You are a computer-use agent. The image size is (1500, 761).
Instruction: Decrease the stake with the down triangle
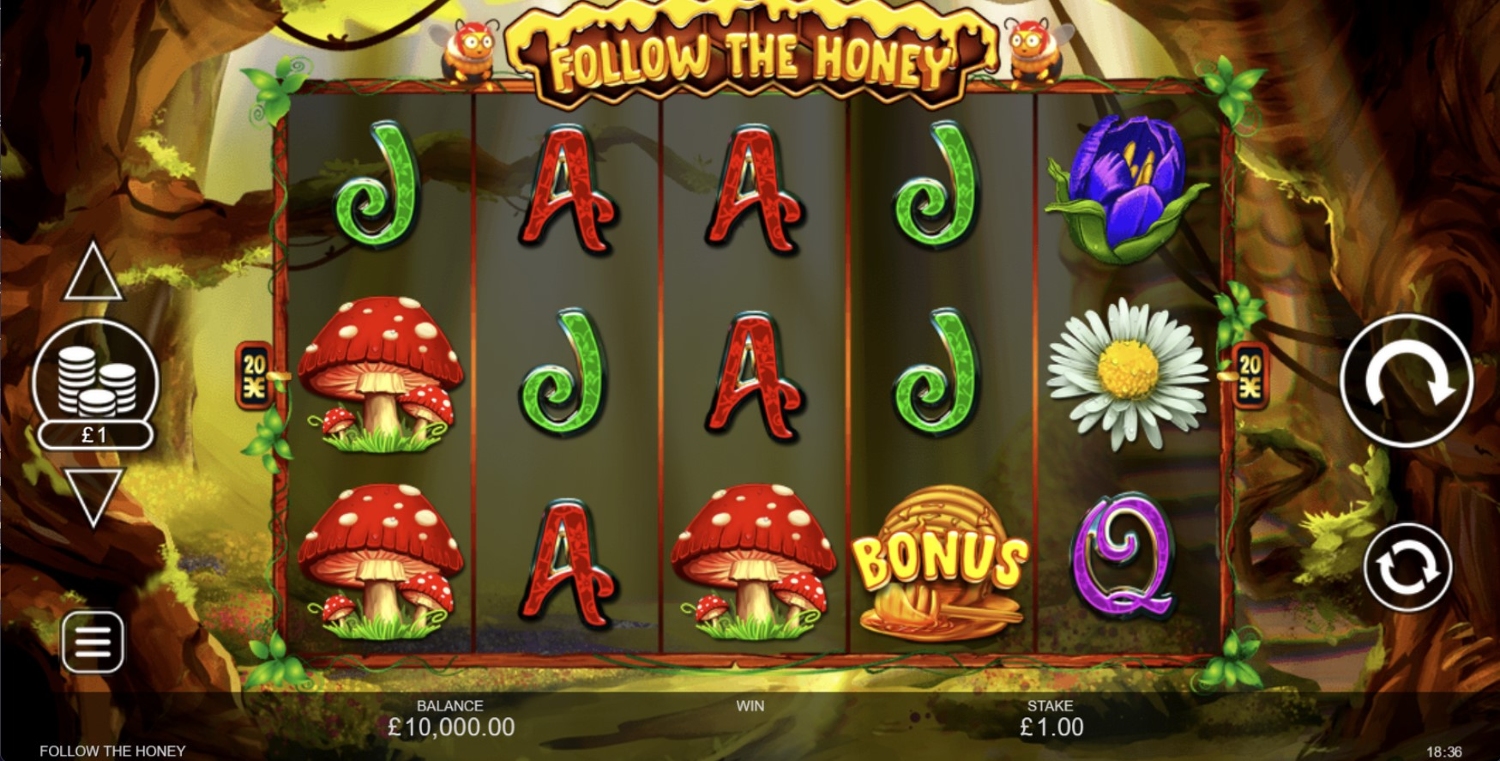click(x=93, y=495)
